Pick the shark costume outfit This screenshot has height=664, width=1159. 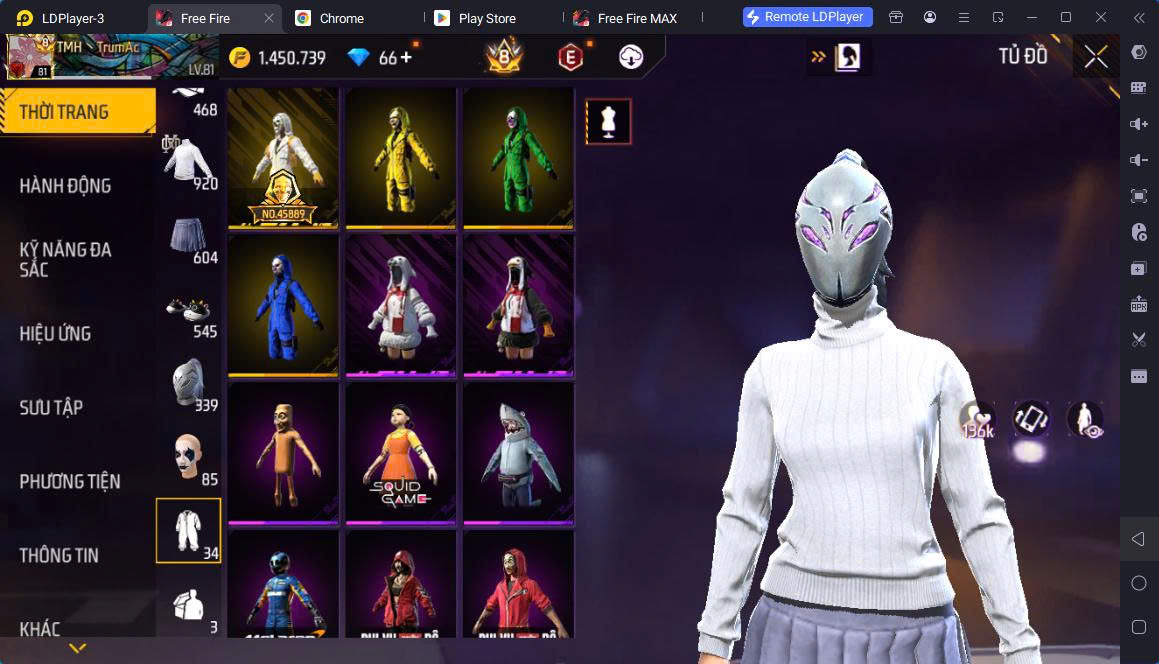[x=518, y=452]
